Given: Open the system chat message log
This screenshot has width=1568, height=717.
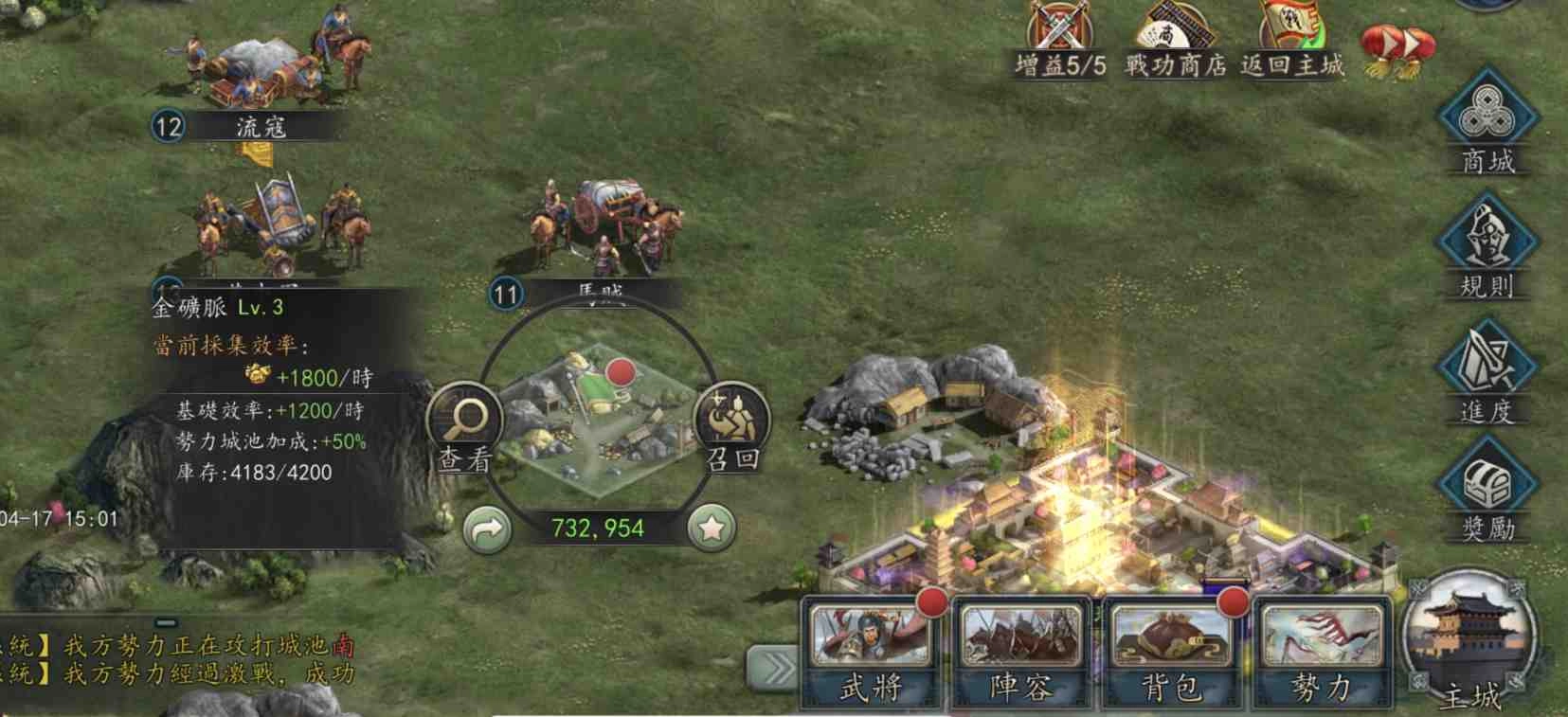Looking at the screenshot, I should click(x=180, y=660).
